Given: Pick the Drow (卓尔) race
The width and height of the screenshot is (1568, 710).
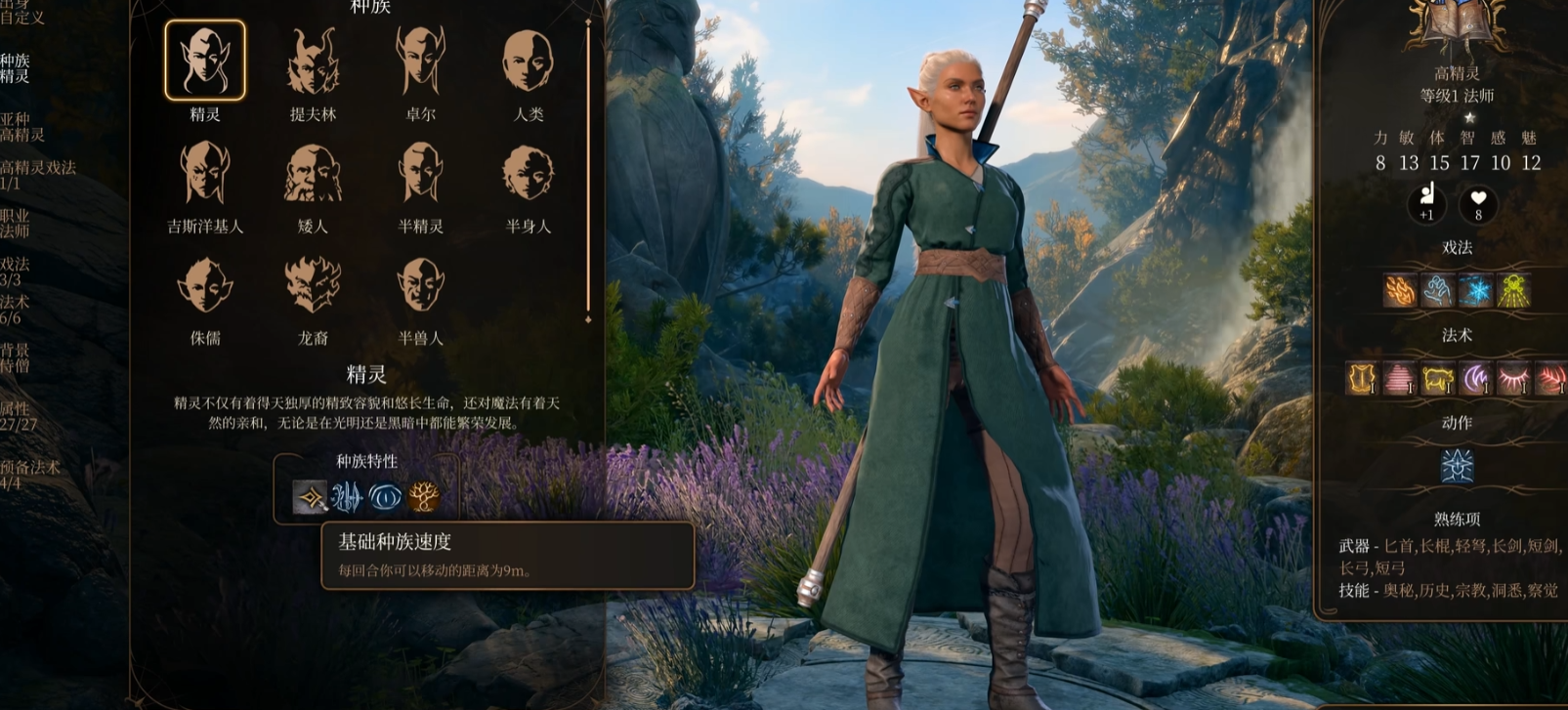Looking at the screenshot, I should tap(421, 61).
